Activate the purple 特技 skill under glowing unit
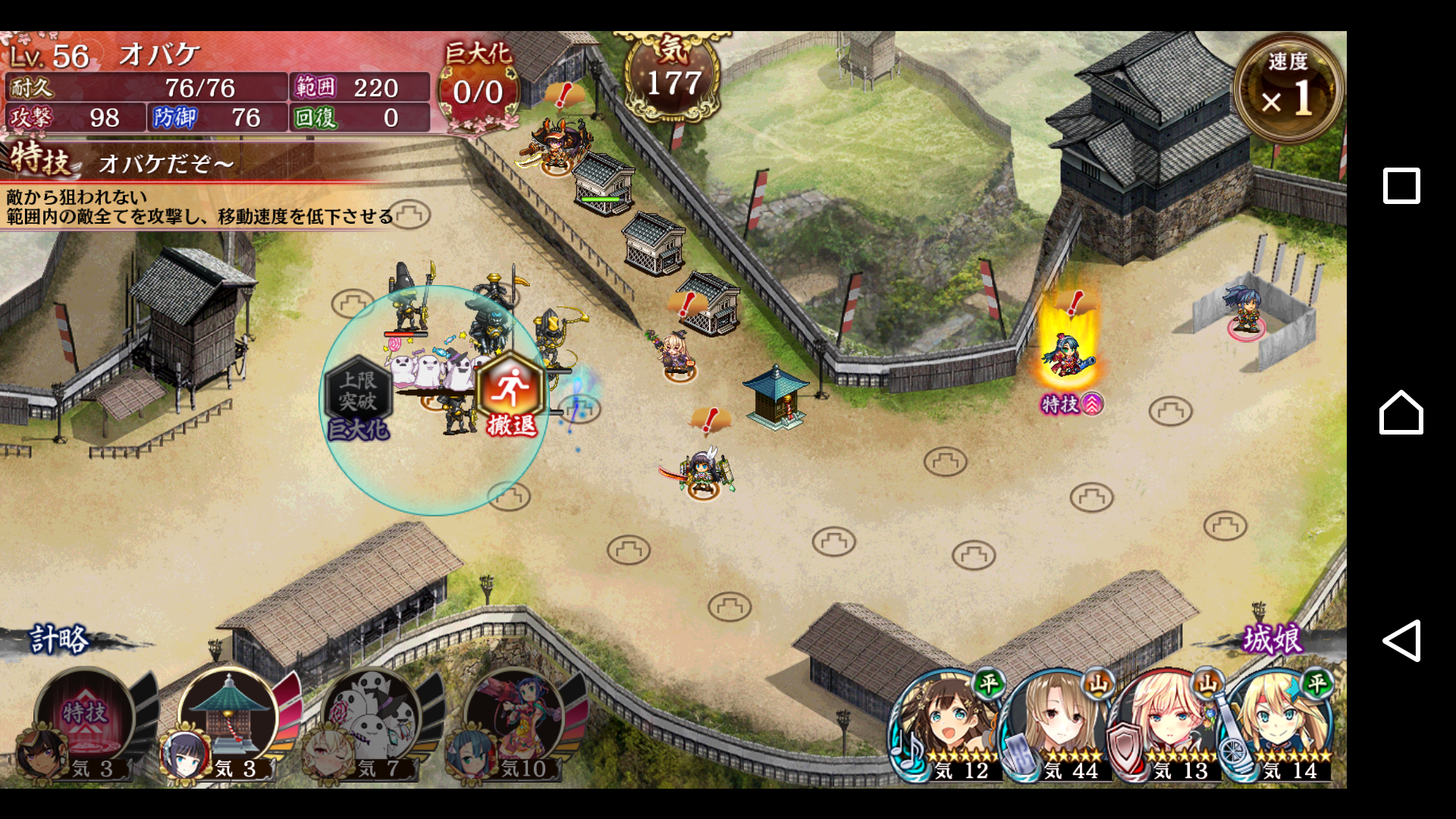The height and width of the screenshot is (819, 1456). [x=1071, y=404]
